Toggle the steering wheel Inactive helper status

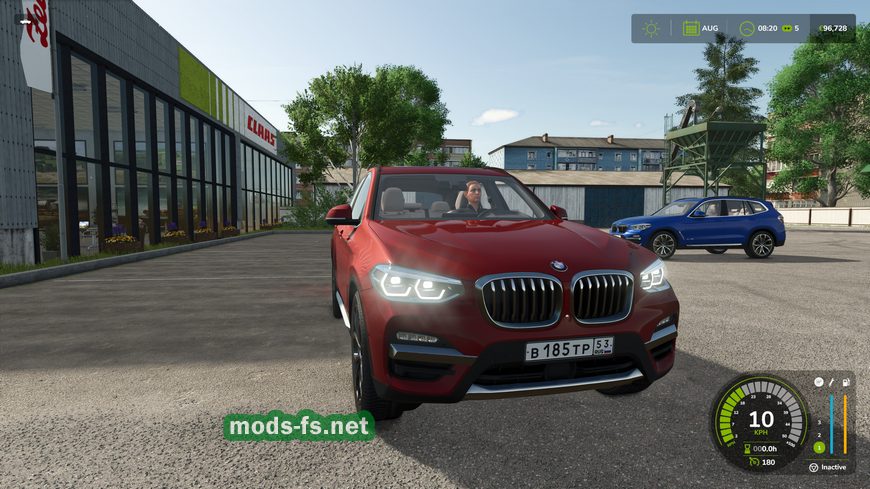[813, 466]
